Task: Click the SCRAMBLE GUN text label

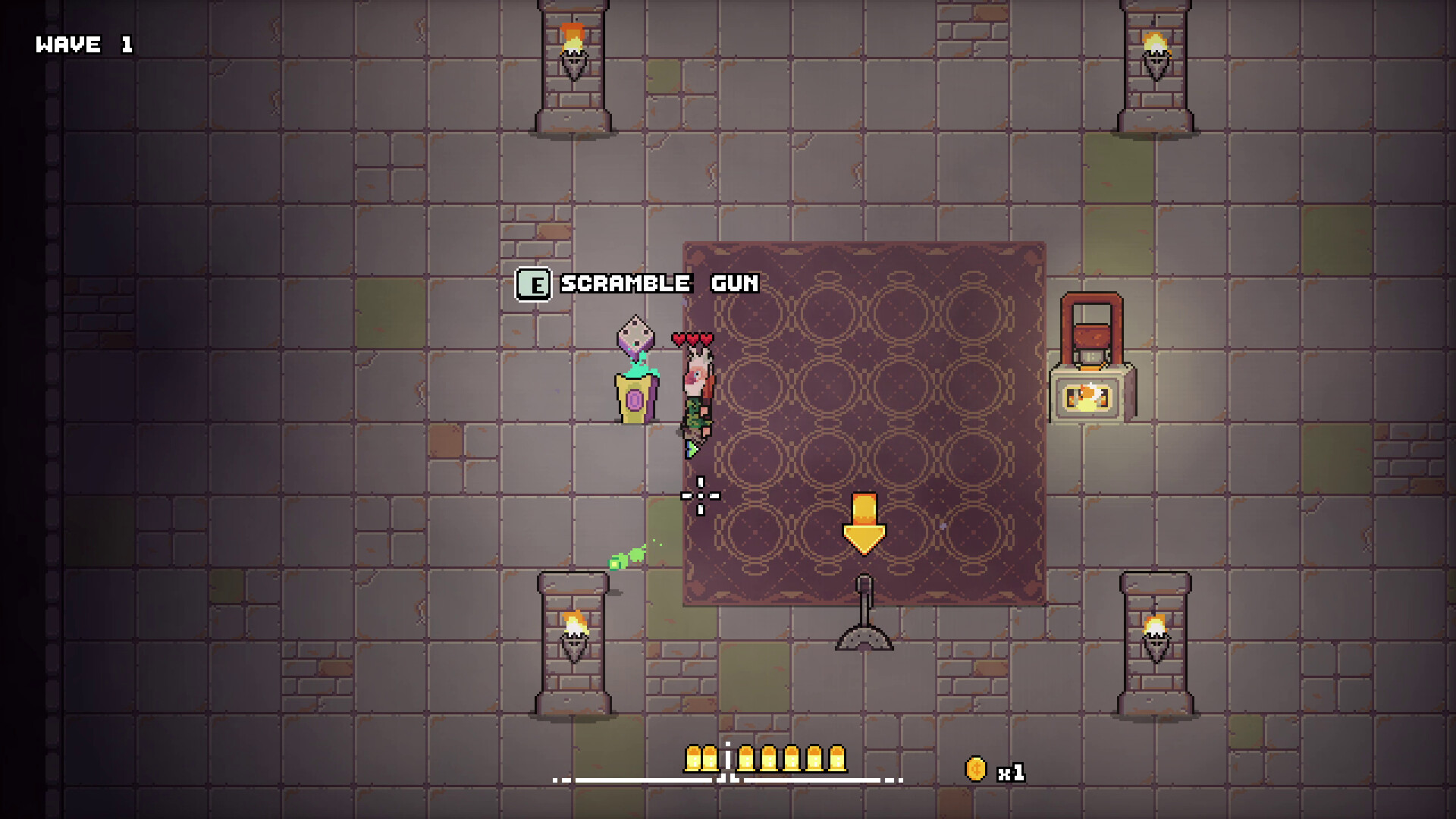Action: (657, 284)
